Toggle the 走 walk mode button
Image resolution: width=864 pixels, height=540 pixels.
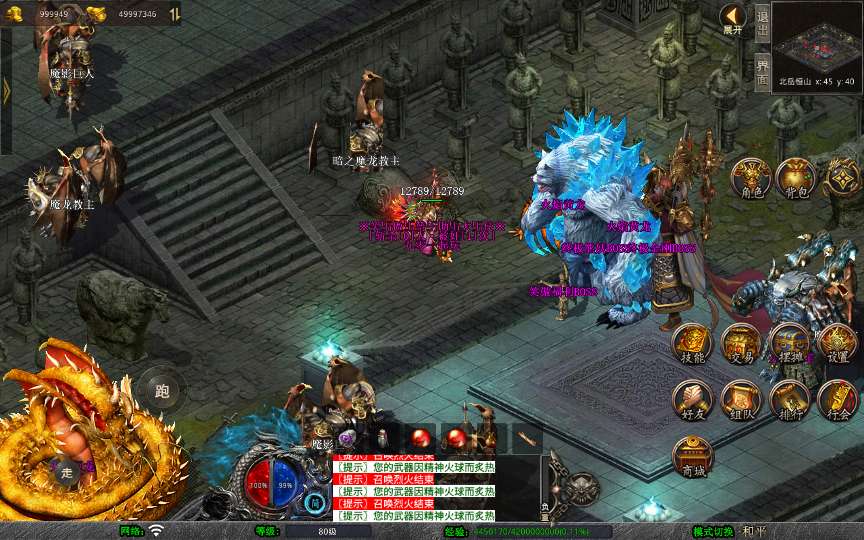click(66, 472)
